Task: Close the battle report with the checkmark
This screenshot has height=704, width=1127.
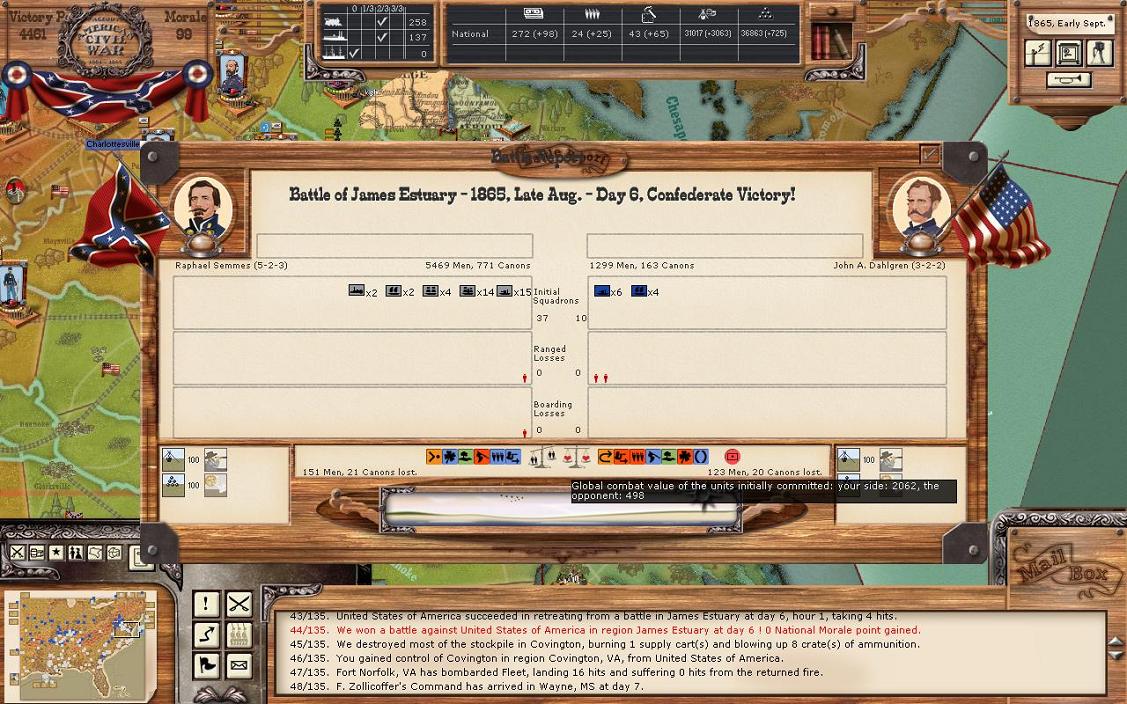Action: (930, 154)
